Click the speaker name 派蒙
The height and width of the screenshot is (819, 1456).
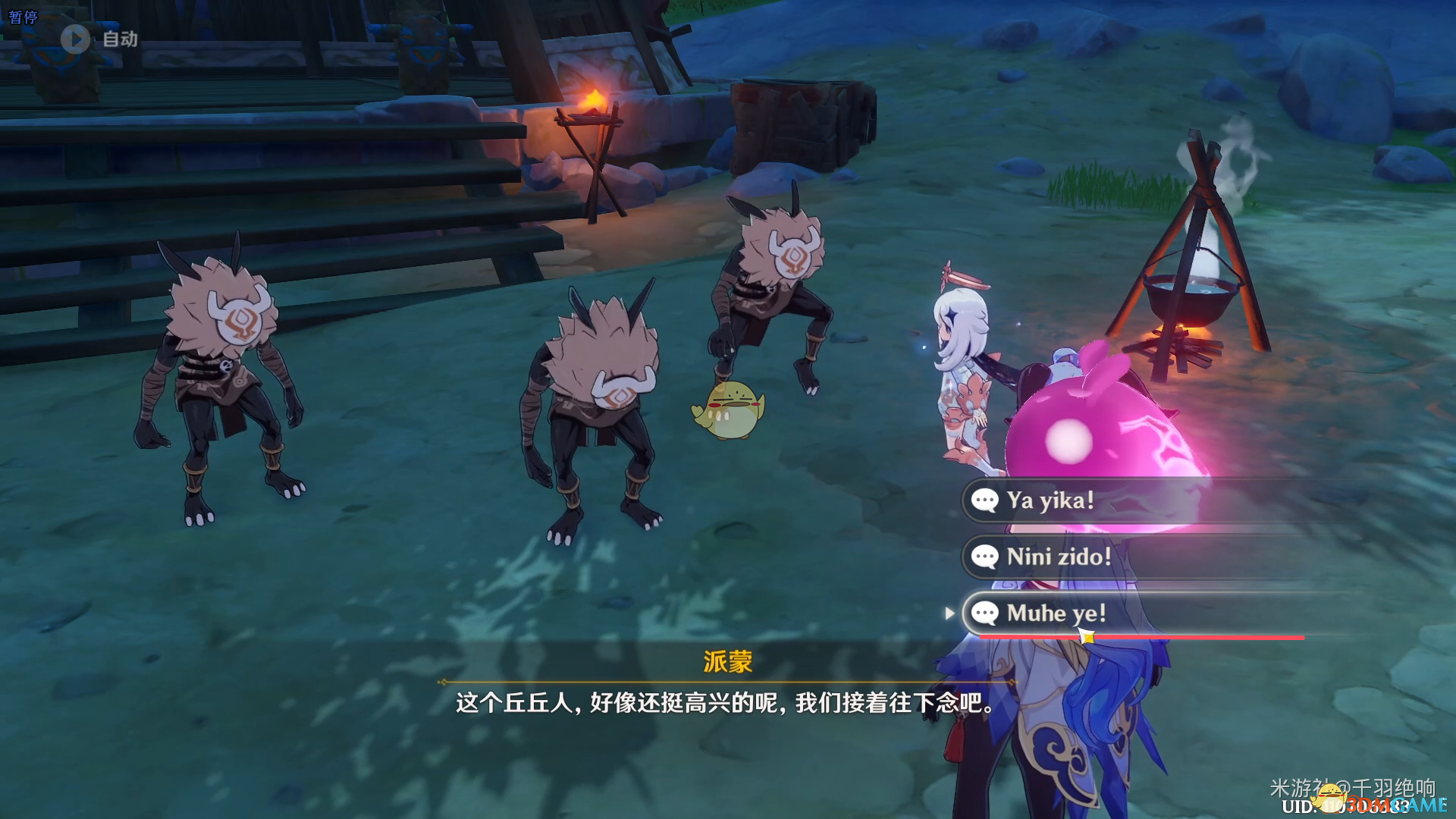(x=727, y=662)
